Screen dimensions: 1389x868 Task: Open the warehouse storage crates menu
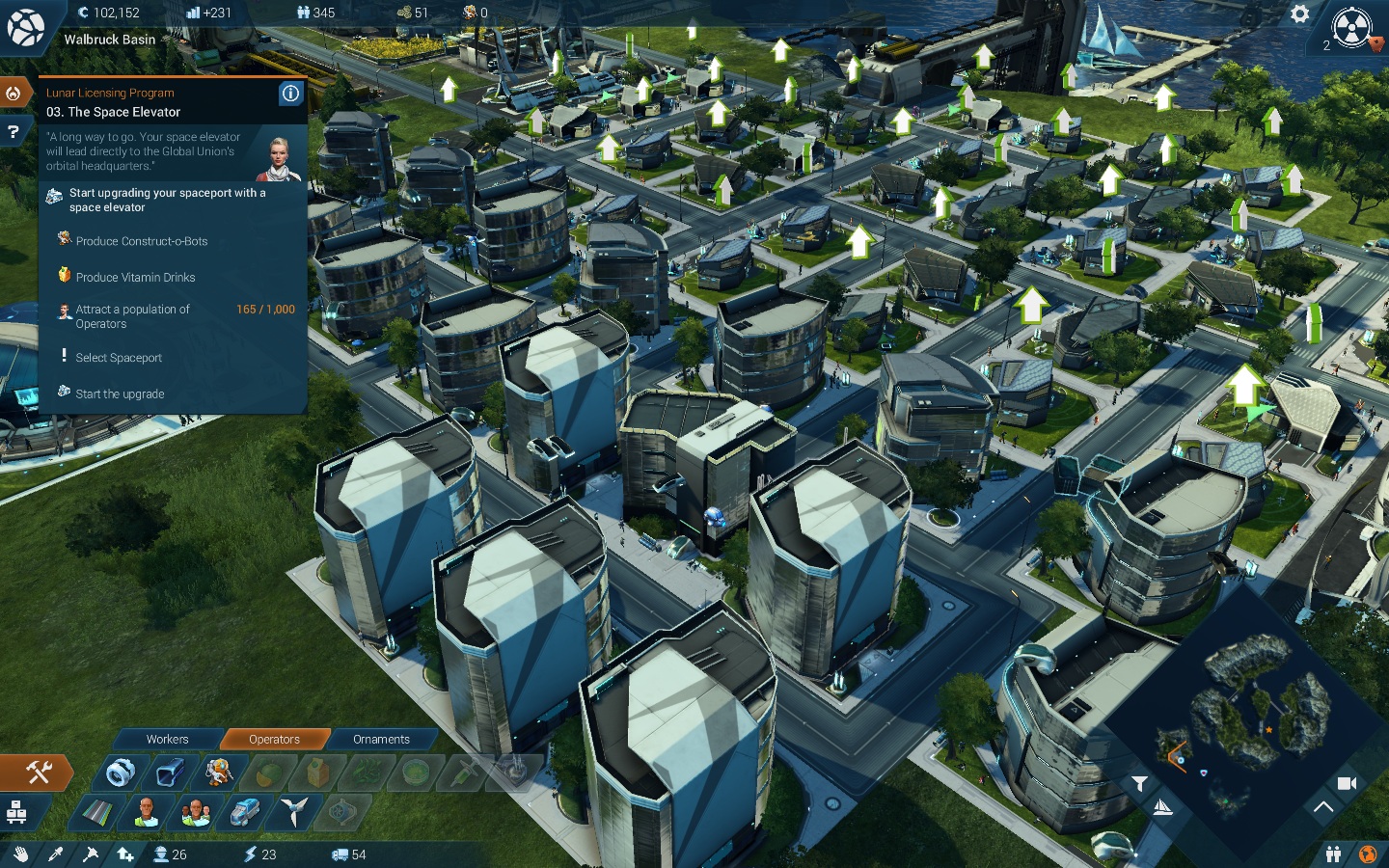(16, 813)
